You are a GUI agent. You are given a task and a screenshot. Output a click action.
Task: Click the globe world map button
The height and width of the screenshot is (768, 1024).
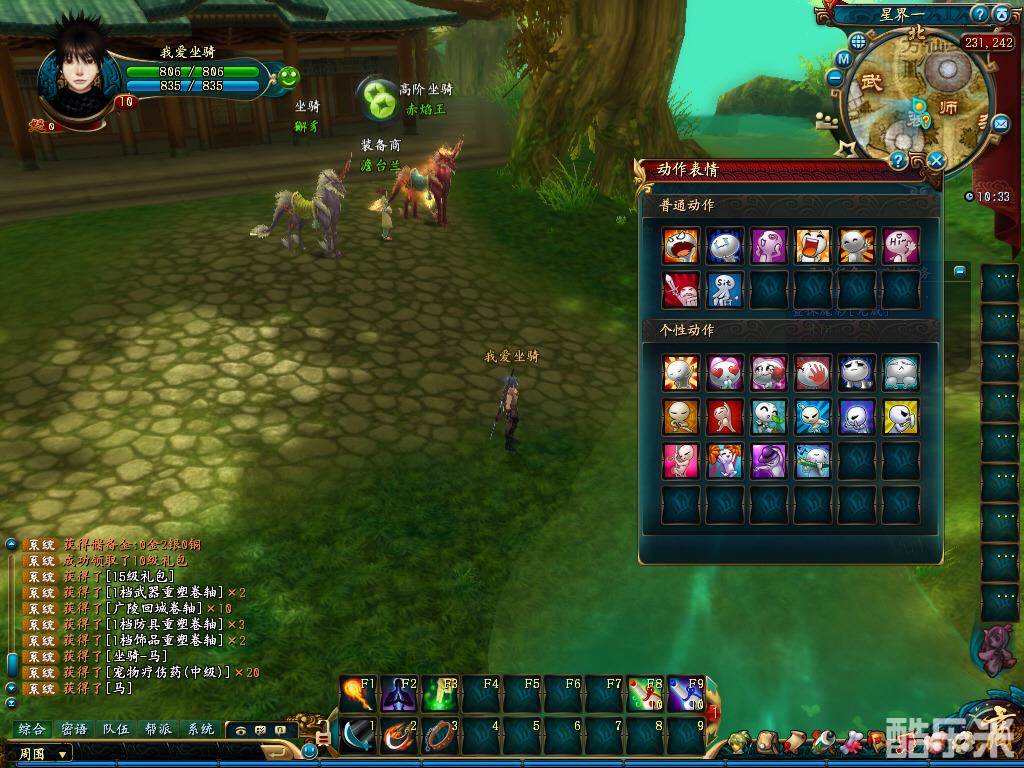click(x=857, y=41)
